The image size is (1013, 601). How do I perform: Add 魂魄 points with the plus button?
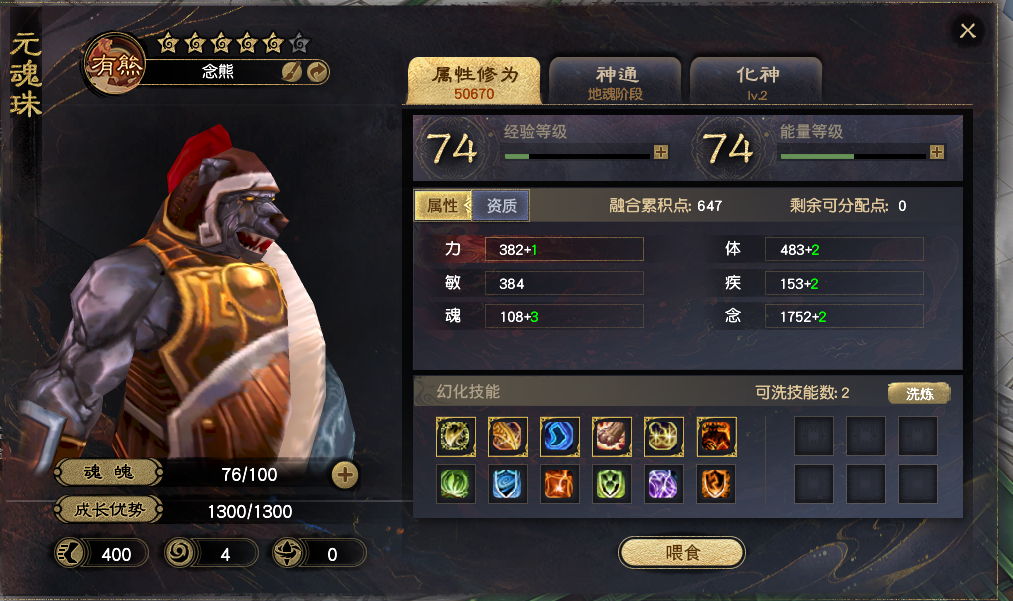[345, 474]
